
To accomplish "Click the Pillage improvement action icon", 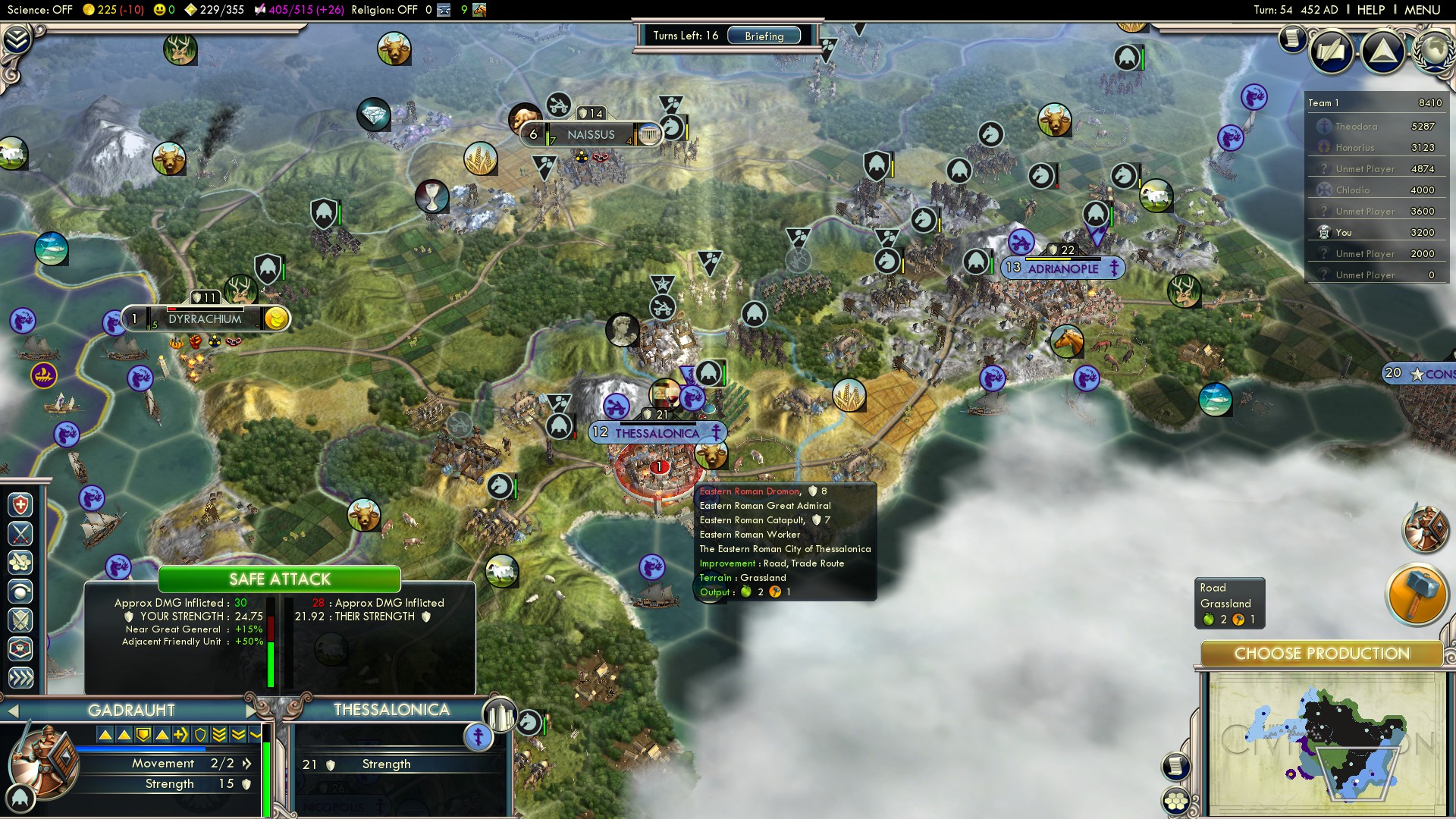I will pyautogui.click(x=19, y=563).
